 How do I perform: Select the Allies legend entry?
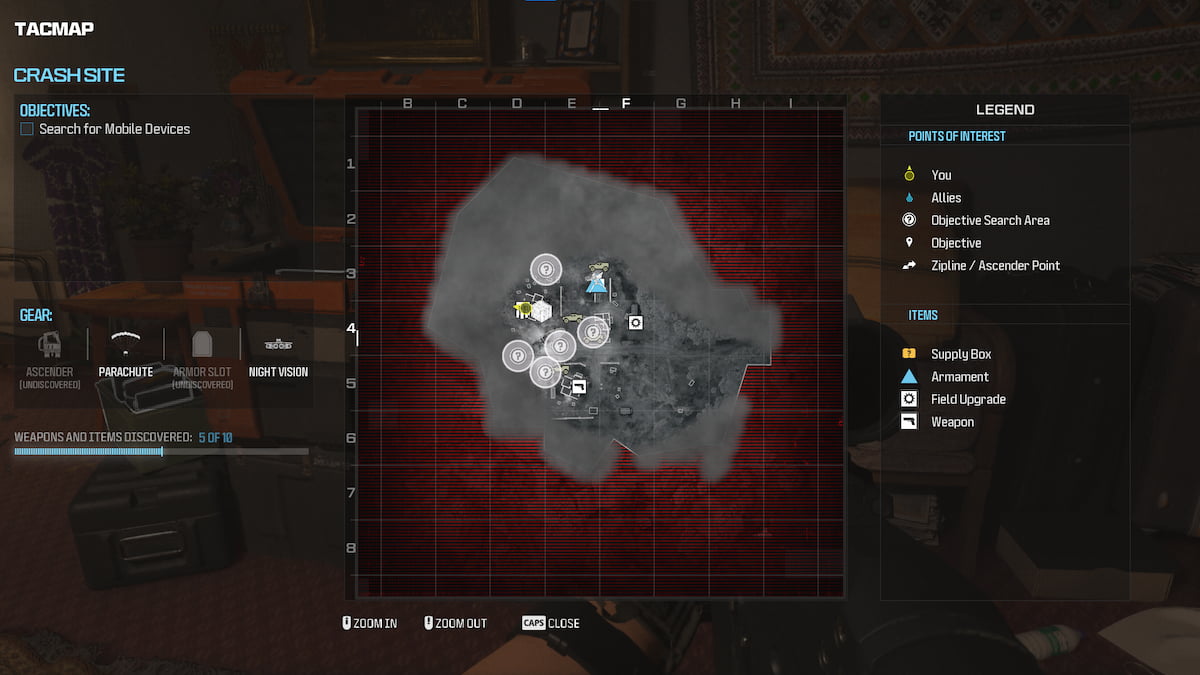click(x=945, y=198)
